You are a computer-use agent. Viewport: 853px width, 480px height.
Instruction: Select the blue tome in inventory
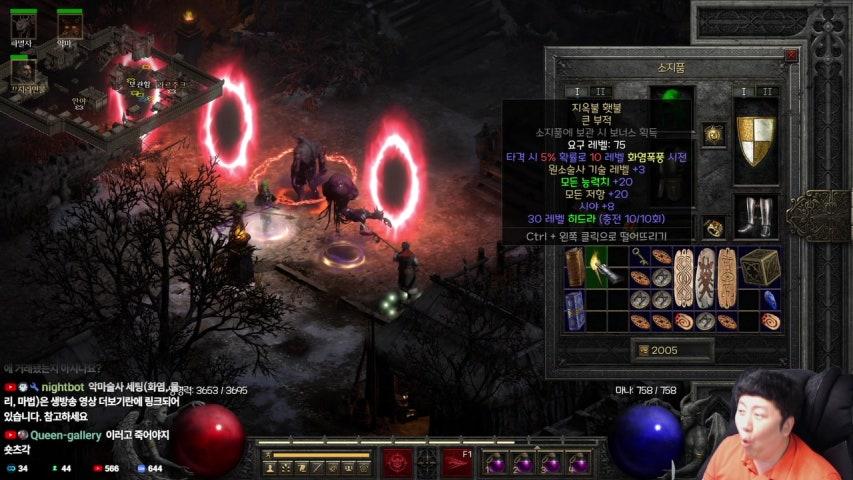tap(574, 310)
